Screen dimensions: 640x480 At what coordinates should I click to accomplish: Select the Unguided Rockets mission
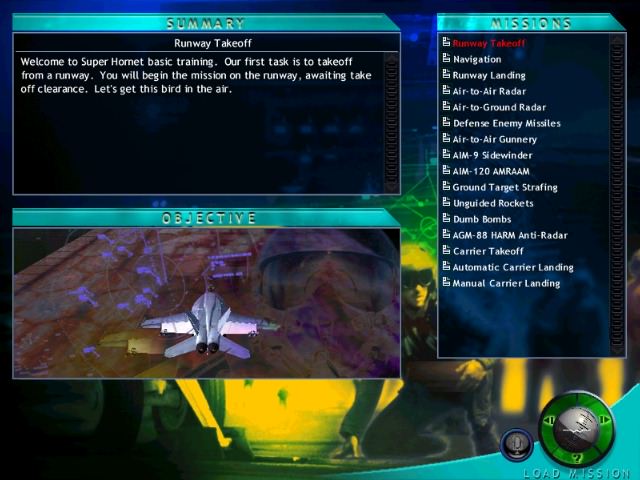point(493,204)
